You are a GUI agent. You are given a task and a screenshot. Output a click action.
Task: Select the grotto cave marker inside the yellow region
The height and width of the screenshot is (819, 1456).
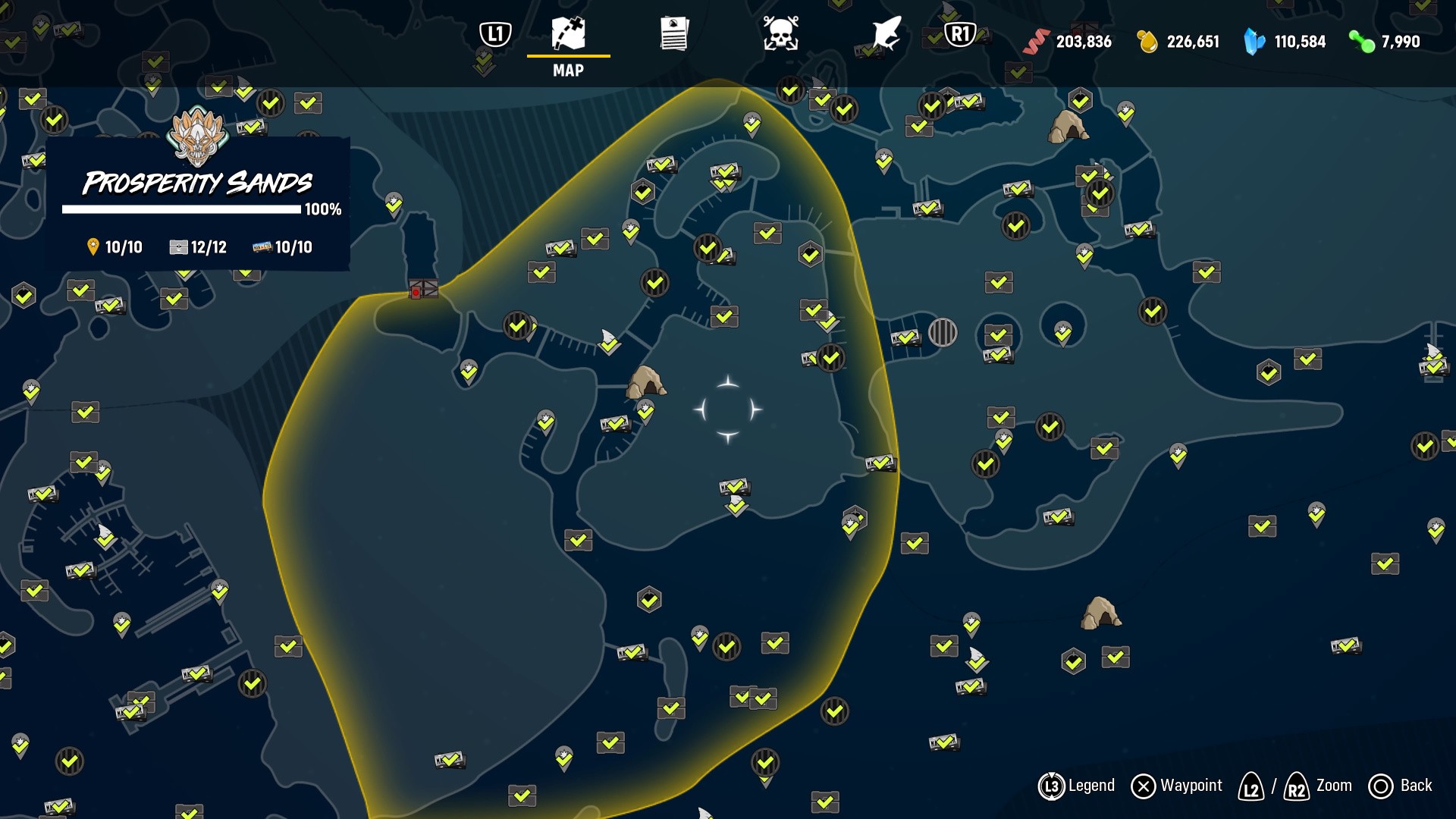click(x=646, y=381)
